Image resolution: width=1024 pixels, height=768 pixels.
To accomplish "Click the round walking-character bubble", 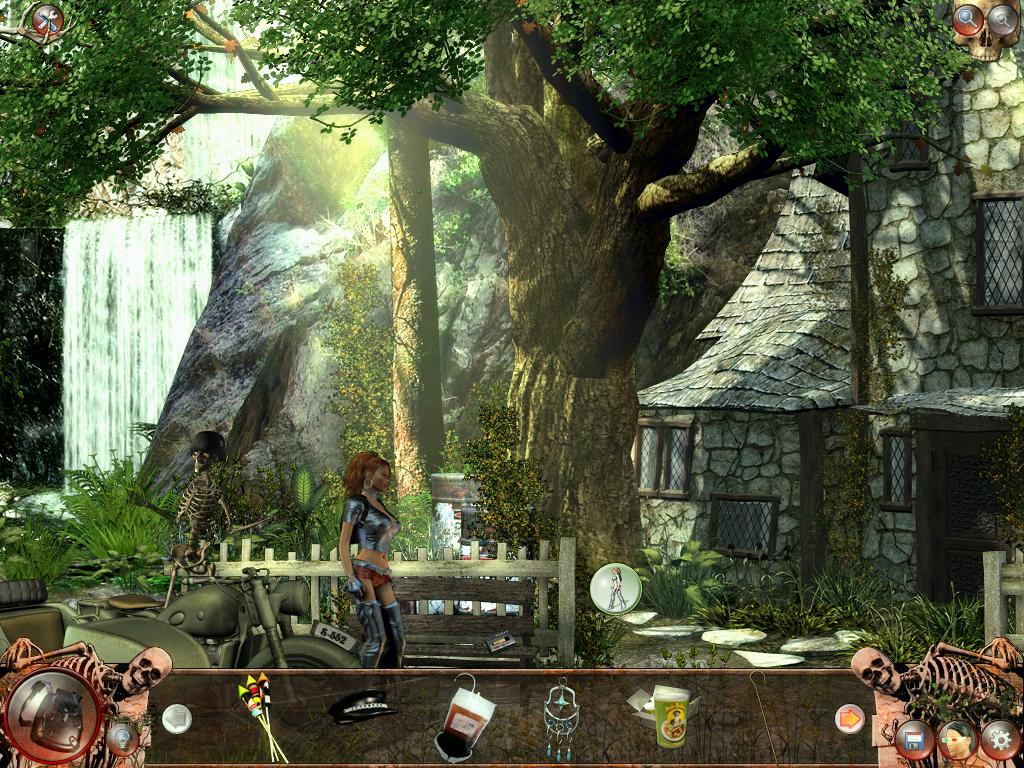I will pyautogui.click(x=614, y=588).
